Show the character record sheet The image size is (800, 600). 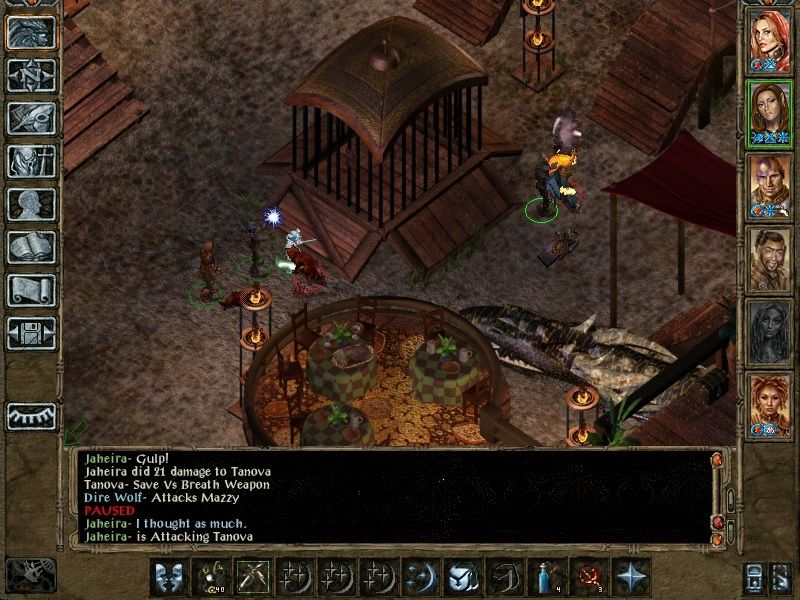point(31,204)
